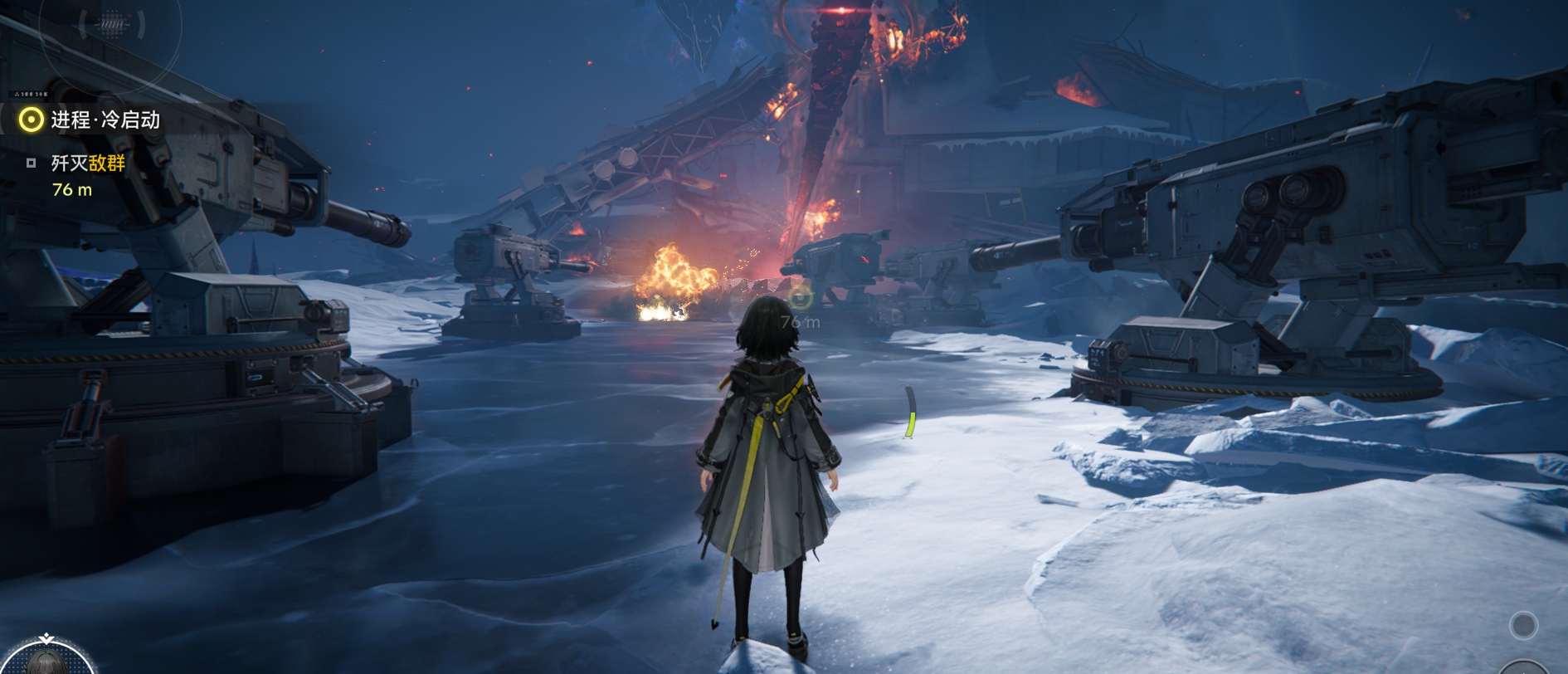Viewport: 1568px width, 674px height.
Task: Select the dark-haired character portrait
Action: 46,660
